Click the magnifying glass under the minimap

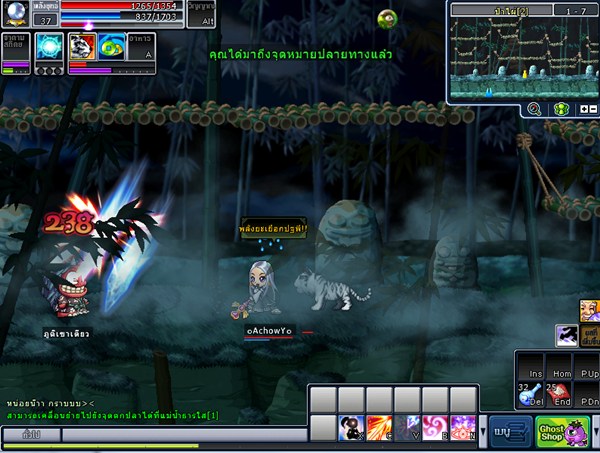tap(534, 109)
